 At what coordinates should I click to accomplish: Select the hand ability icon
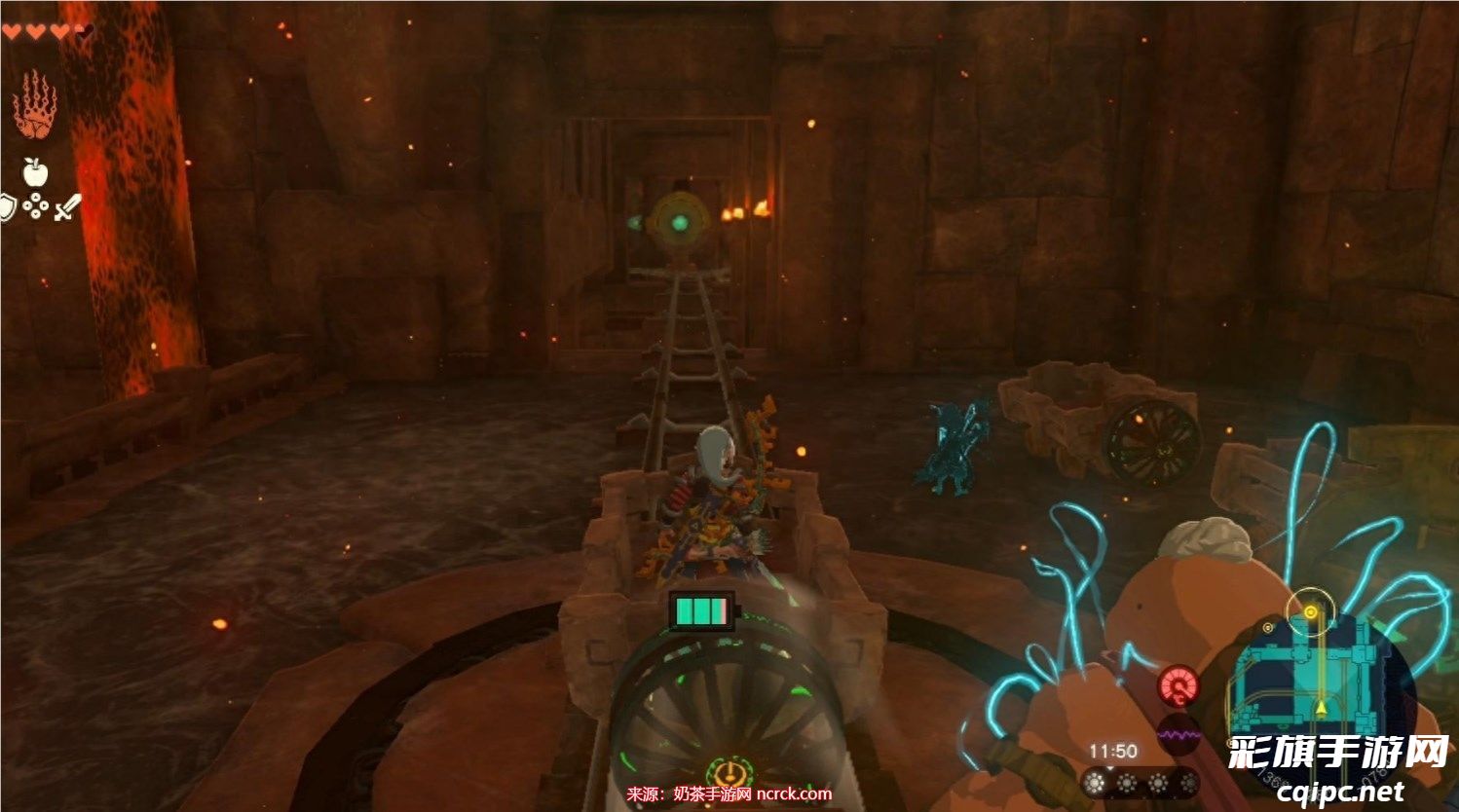(x=35, y=105)
